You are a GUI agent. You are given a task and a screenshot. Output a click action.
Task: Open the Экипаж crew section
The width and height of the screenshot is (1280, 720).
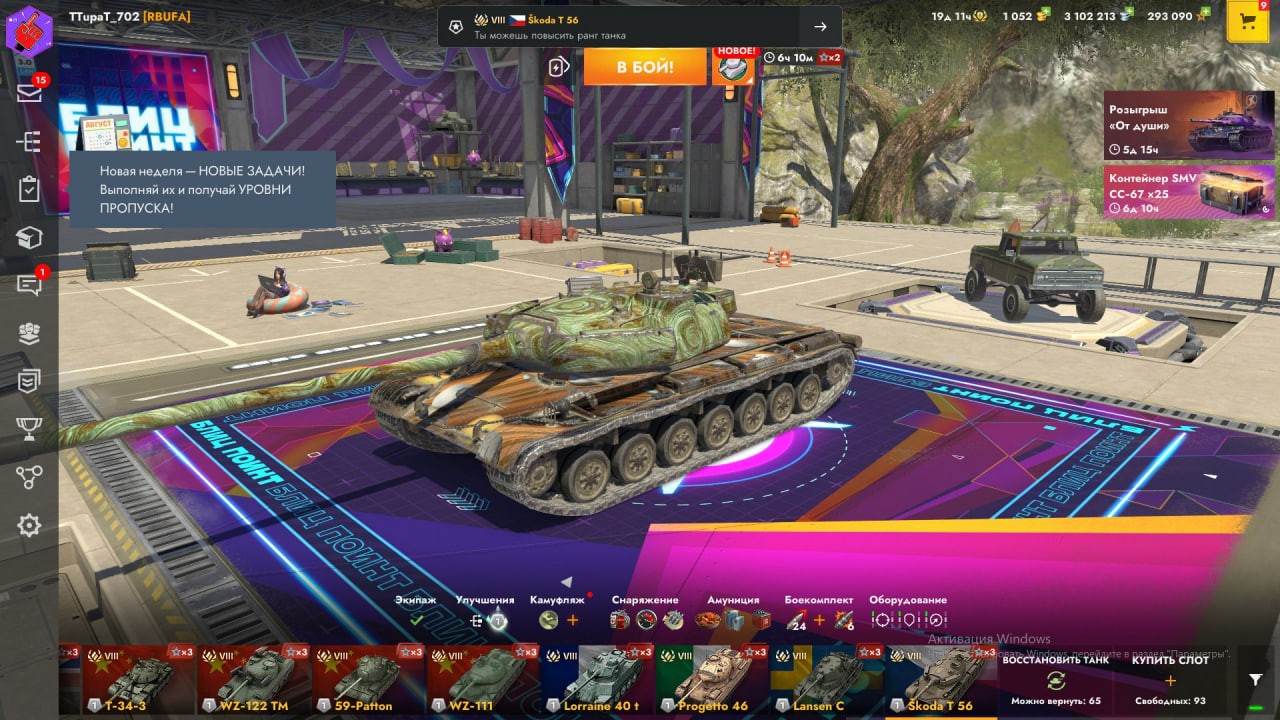416,612
